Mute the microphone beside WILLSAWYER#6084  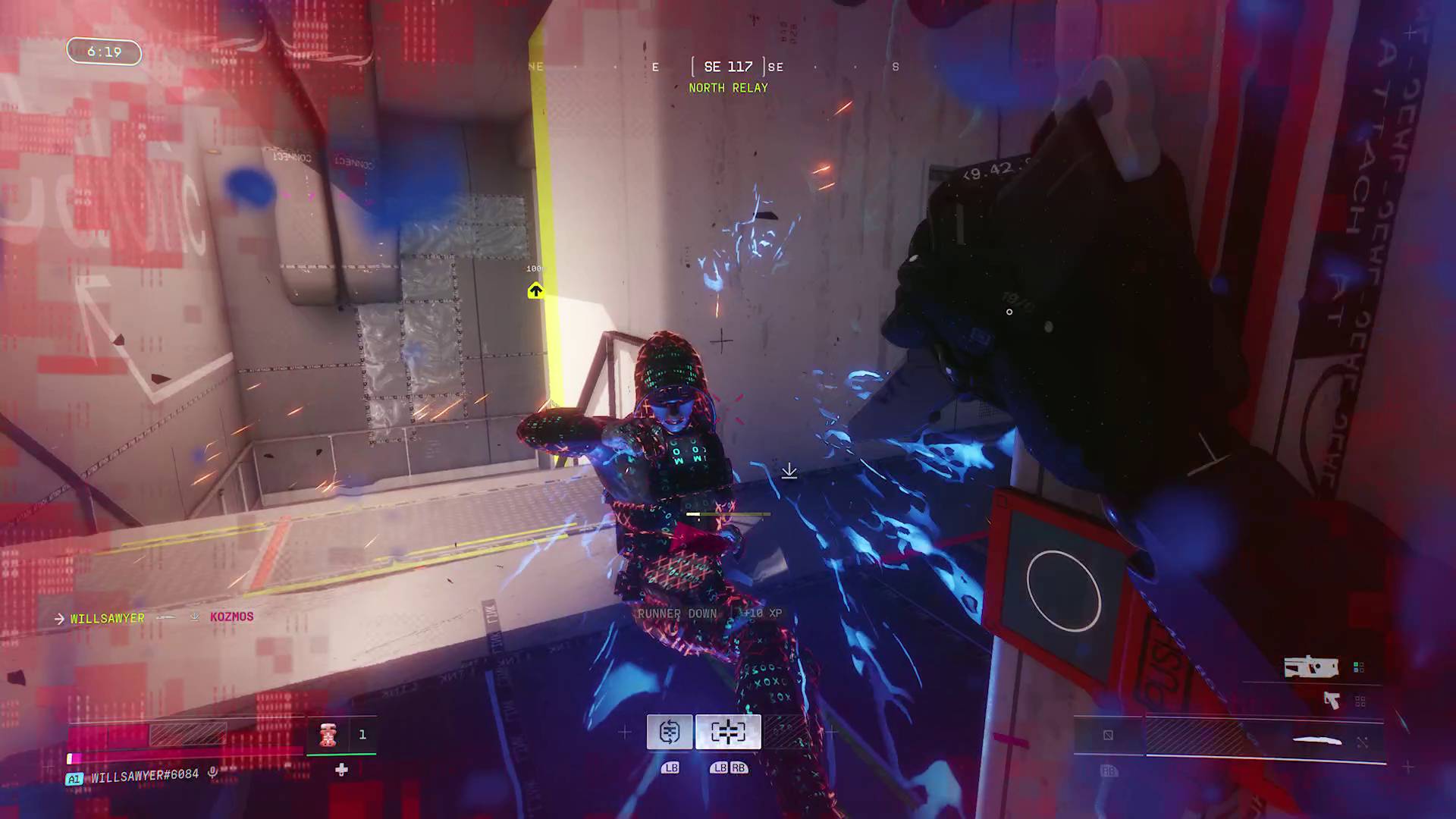tap(212, 773)
